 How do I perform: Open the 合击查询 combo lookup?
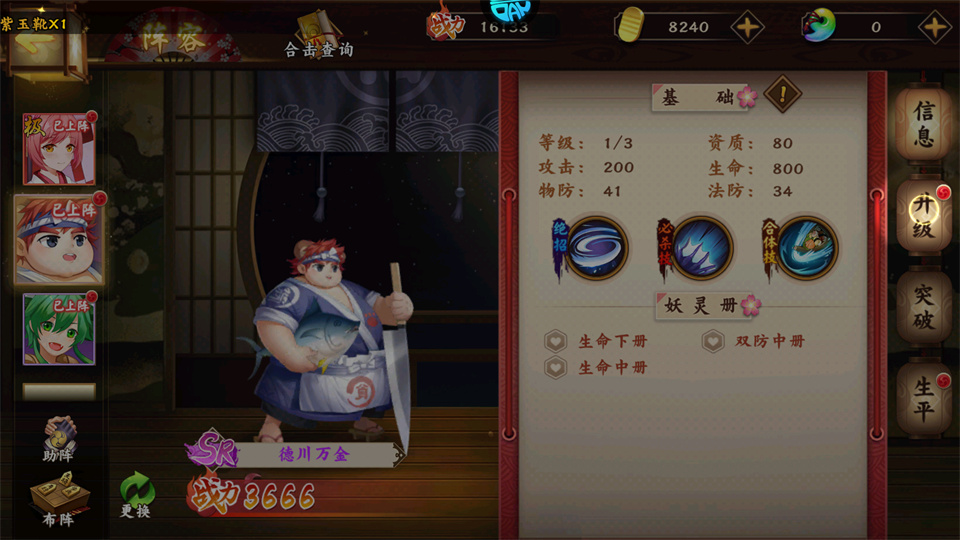point(319,36)
